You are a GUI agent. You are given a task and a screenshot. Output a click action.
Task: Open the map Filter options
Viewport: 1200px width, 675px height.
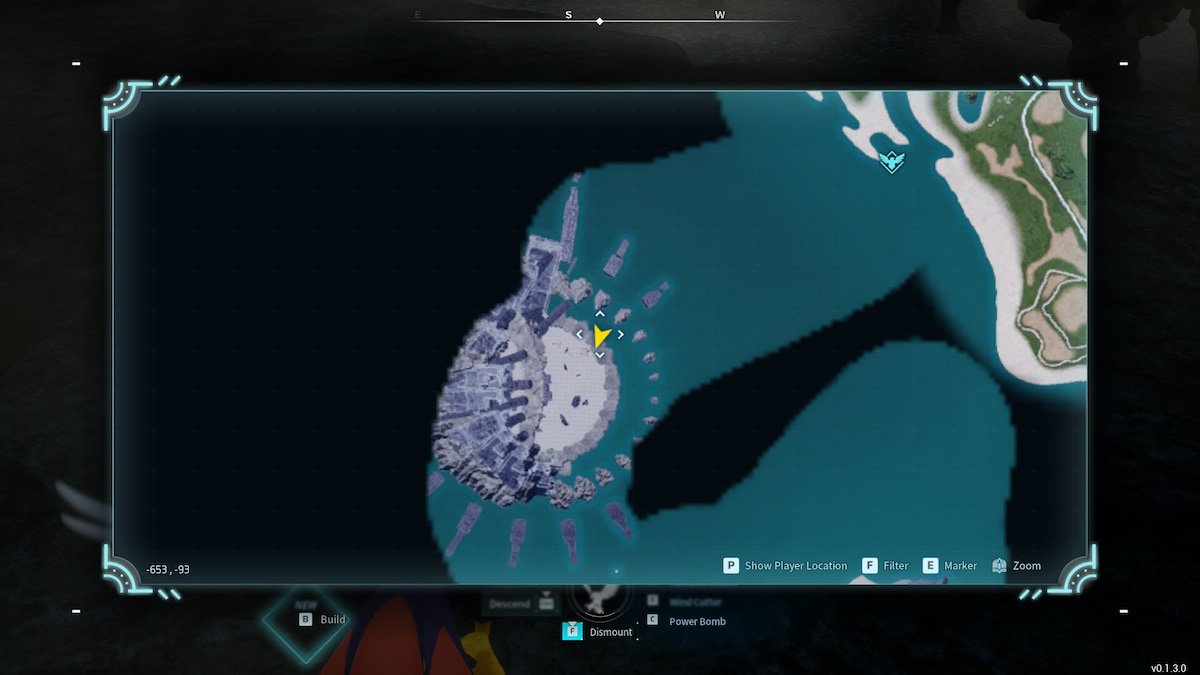(885, 566)
